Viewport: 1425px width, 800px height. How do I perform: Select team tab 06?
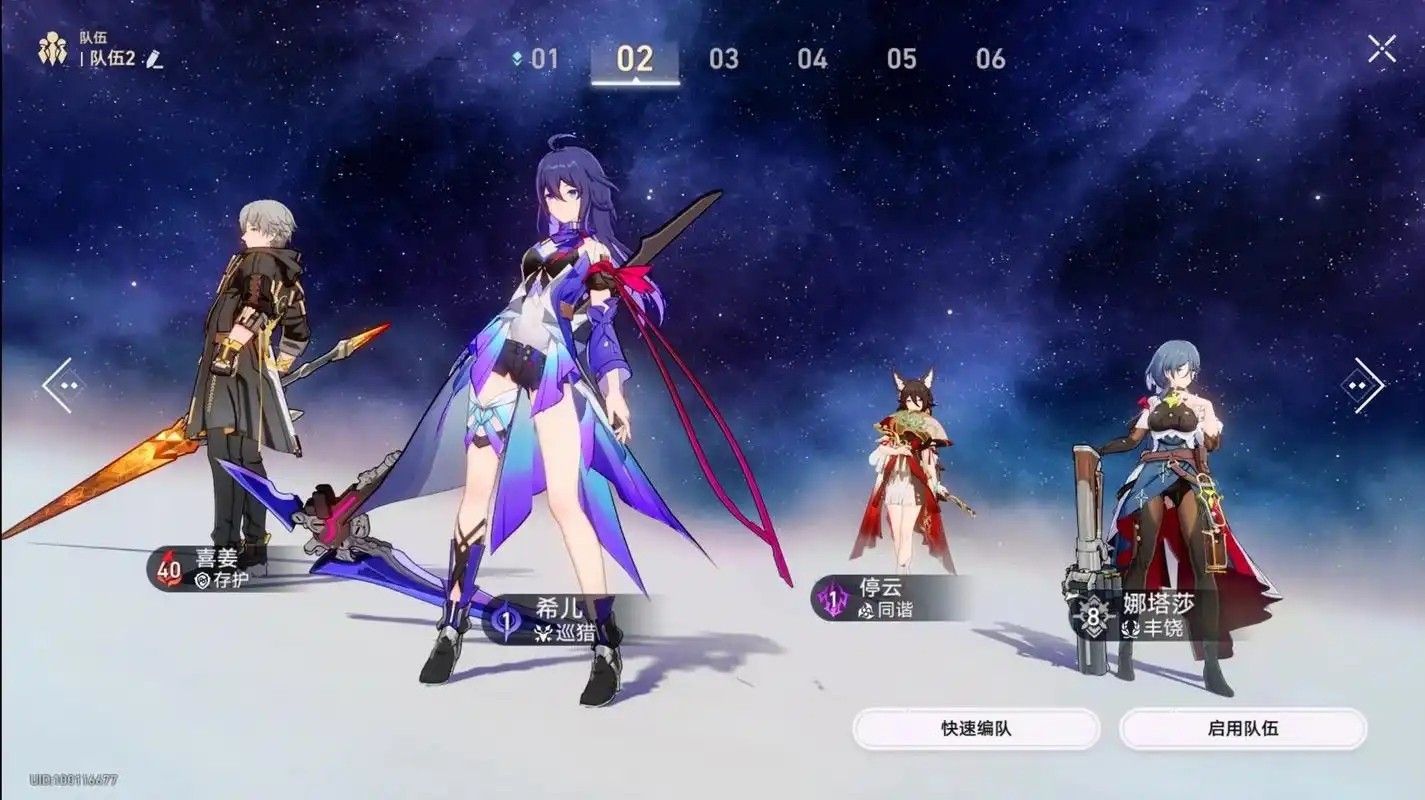pos(989,58)
